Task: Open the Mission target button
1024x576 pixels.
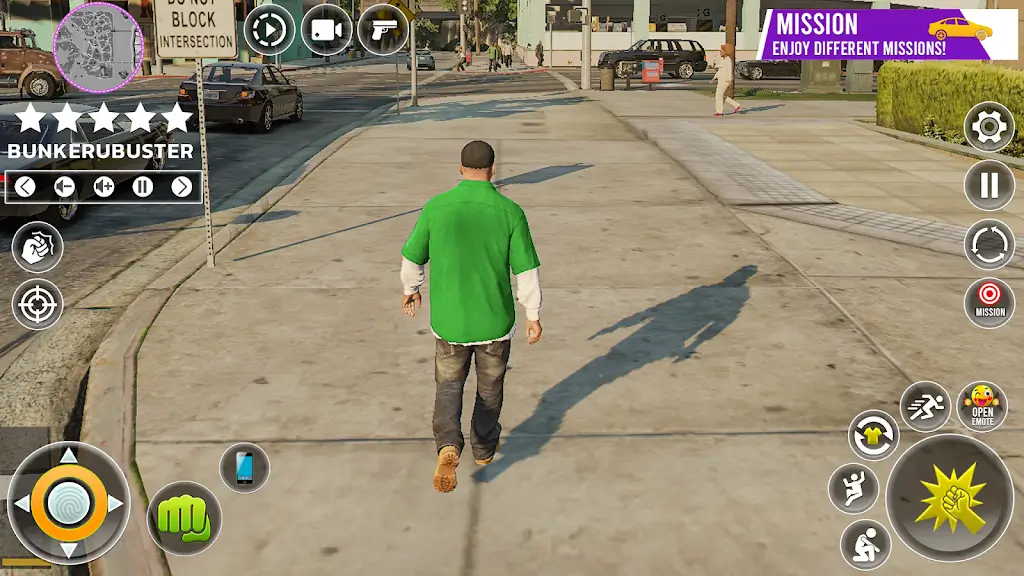Action: [989, 301]
